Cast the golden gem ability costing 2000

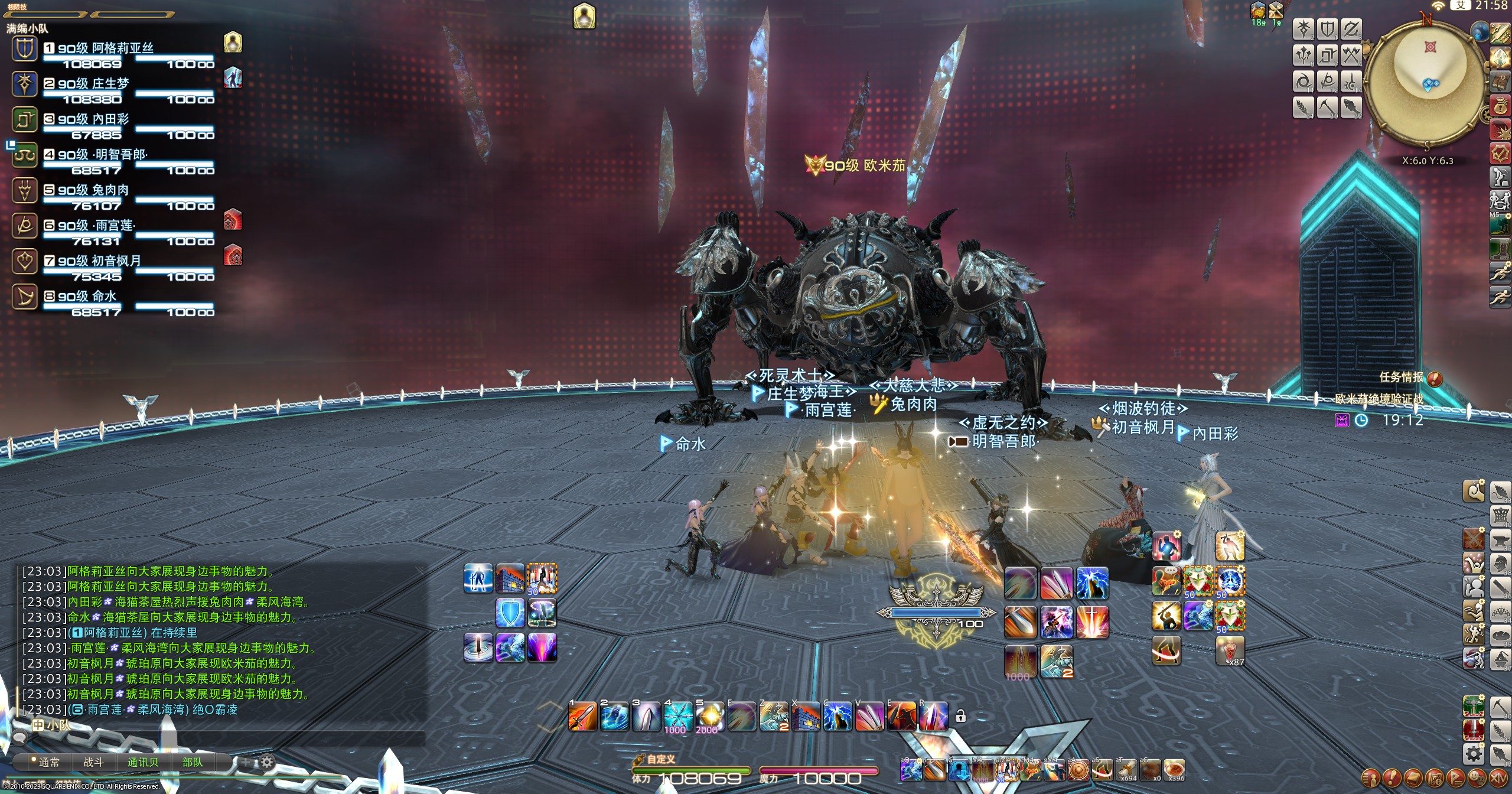(710, 717)
